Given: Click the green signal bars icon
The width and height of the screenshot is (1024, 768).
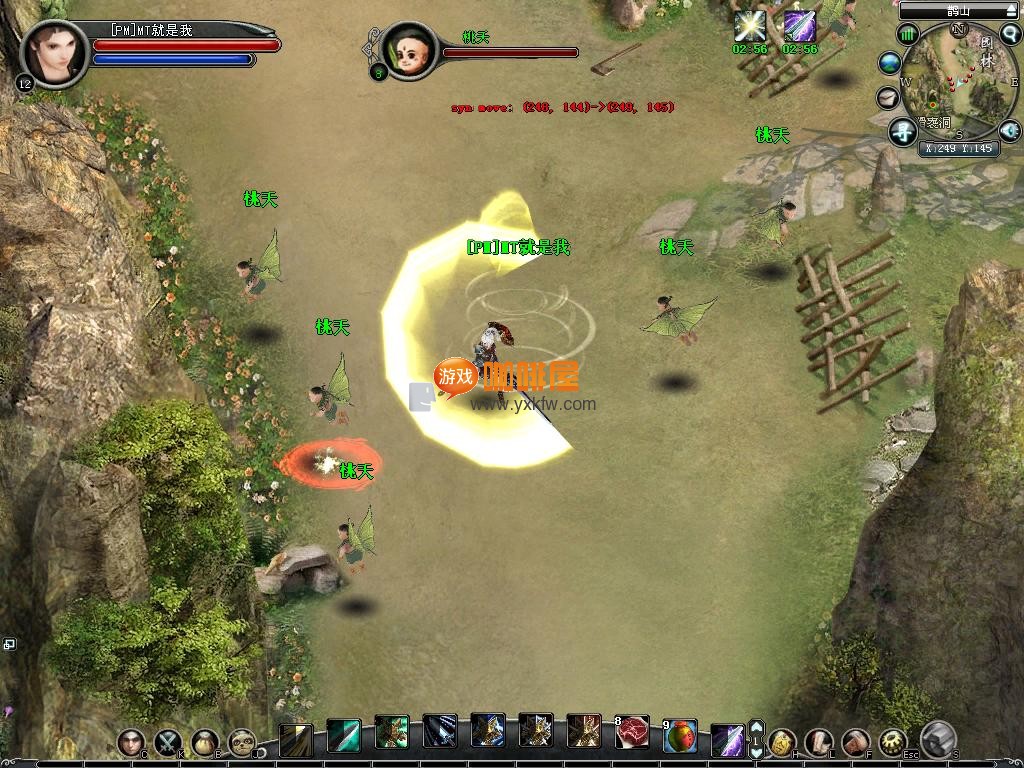Looking at the screenshot, I should click(908, 35).
